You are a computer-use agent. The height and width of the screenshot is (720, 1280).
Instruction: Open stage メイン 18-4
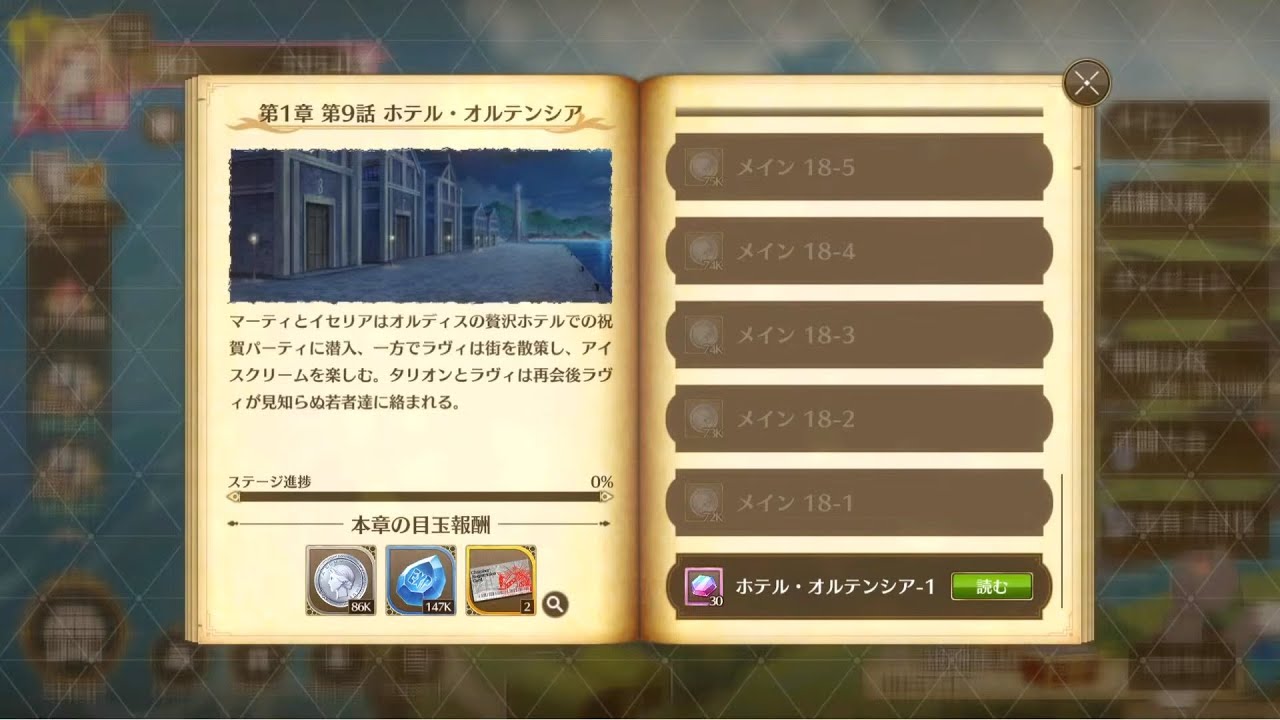click(862, 250)
